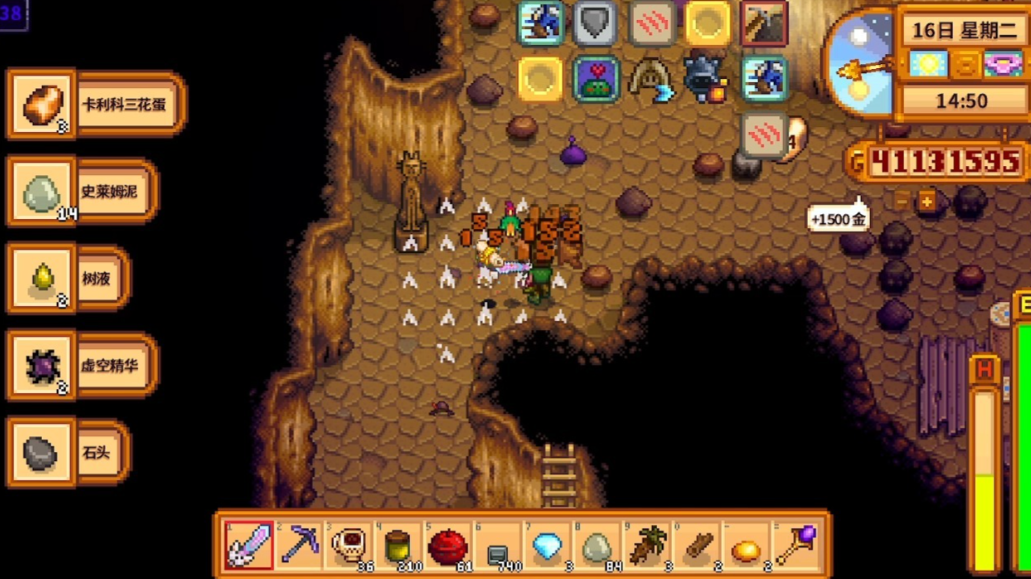Pick the red food item stack of 61
Screen dimensions: 1031x579
pyautogui.click(x=447, y=545)
